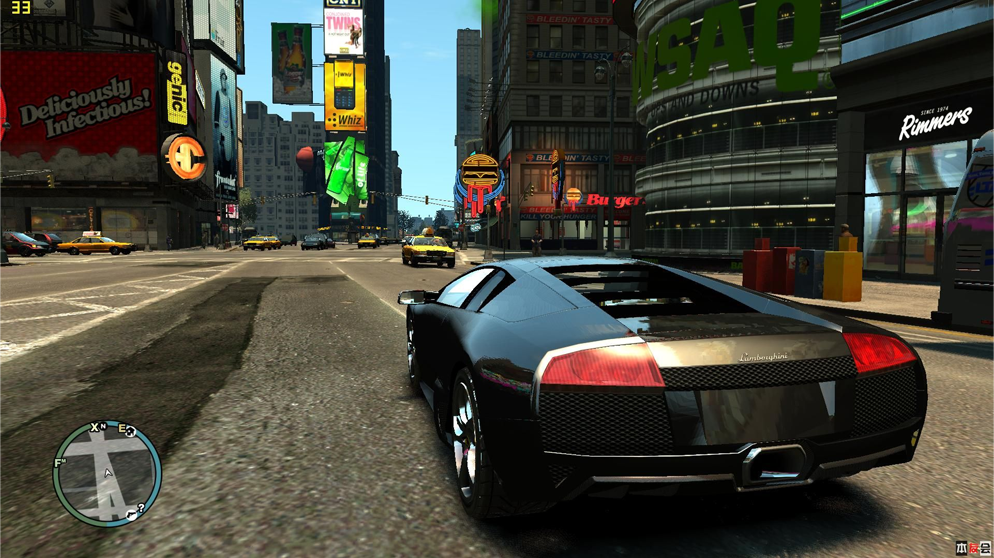Click the circular radar minimap

click(107, 473)
